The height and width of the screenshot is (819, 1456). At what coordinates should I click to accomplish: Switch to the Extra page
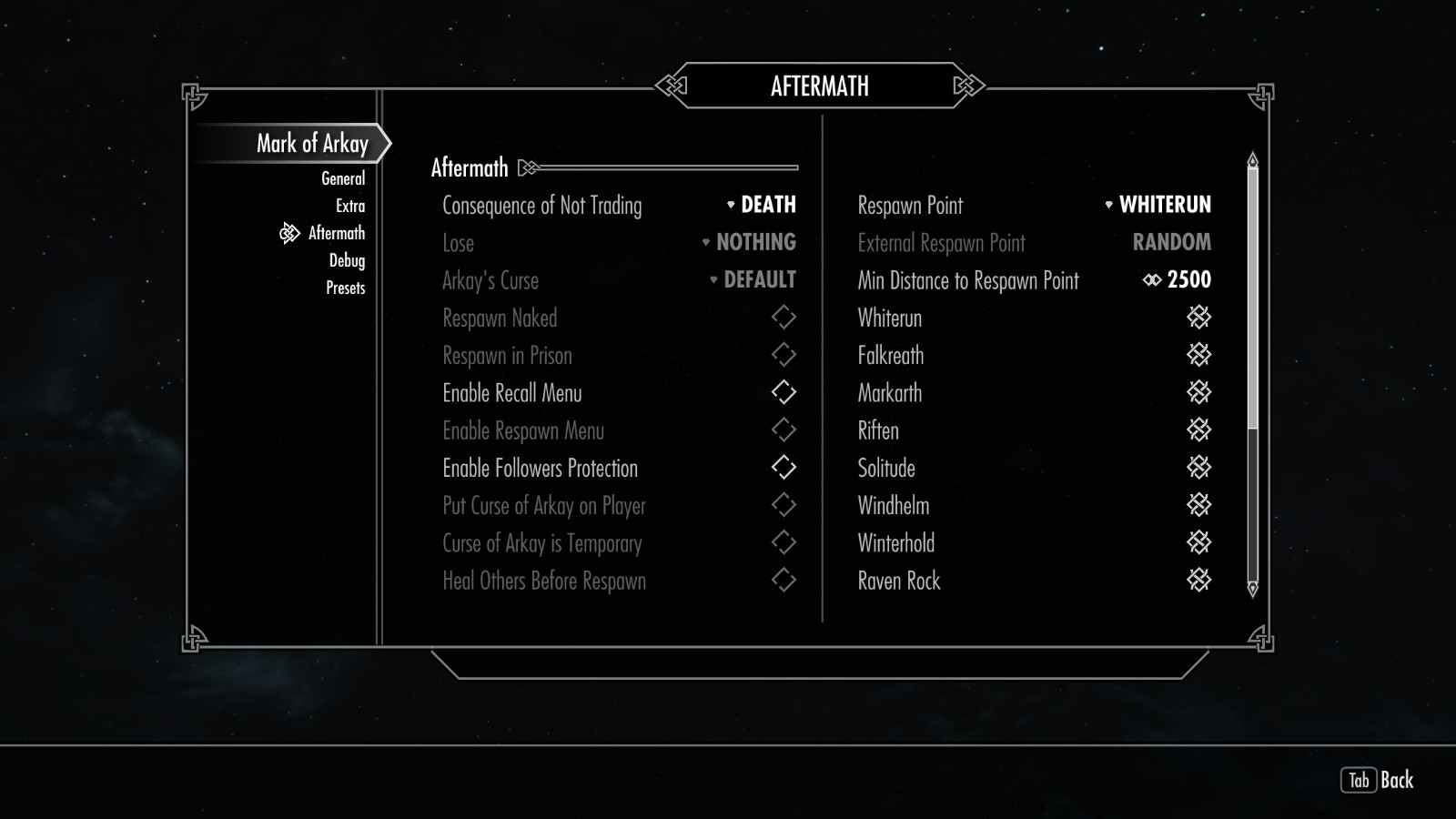[349, 206]
